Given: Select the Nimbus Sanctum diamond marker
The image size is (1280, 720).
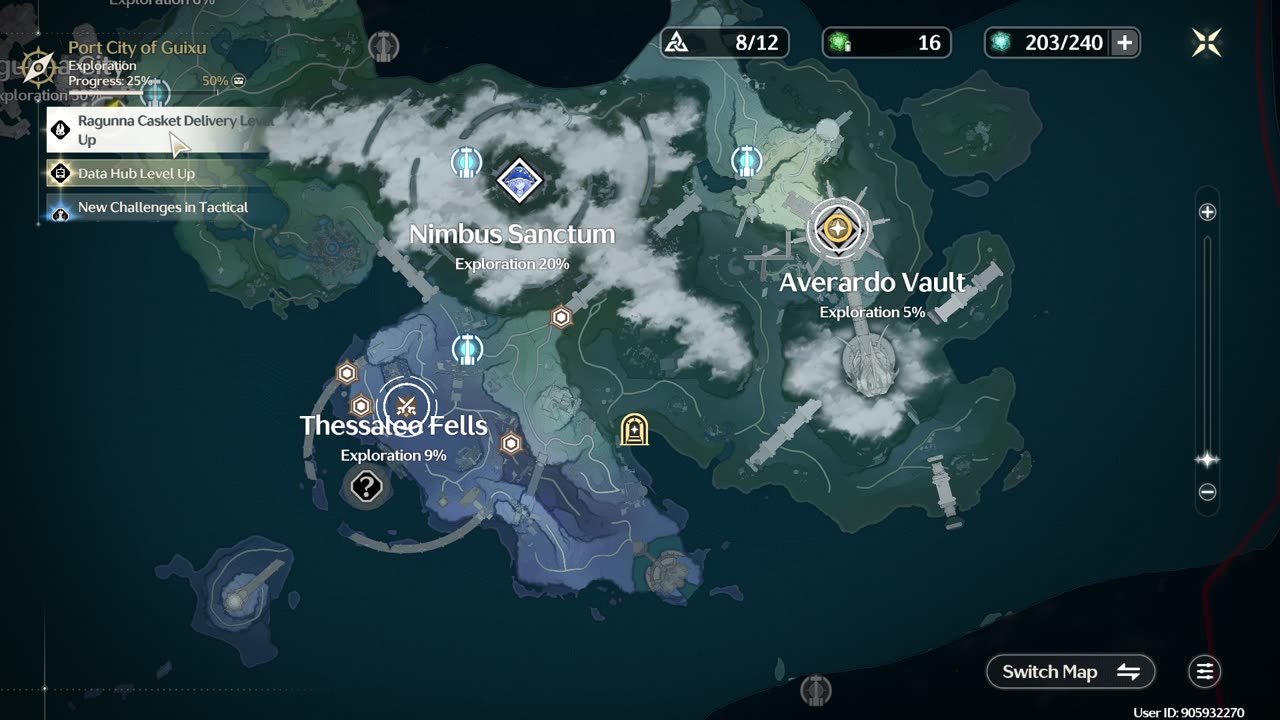Looking at the screenshot, I should pyautogui.click(x=519, y=181).
